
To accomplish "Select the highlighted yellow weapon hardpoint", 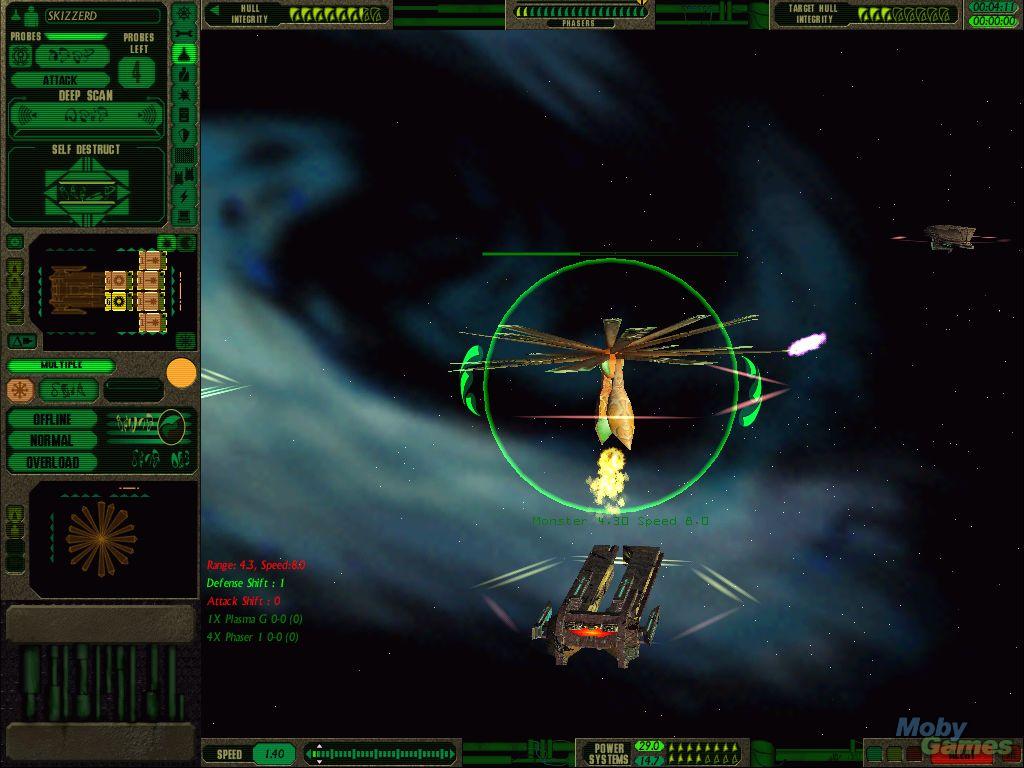I will tap(120, 300).
